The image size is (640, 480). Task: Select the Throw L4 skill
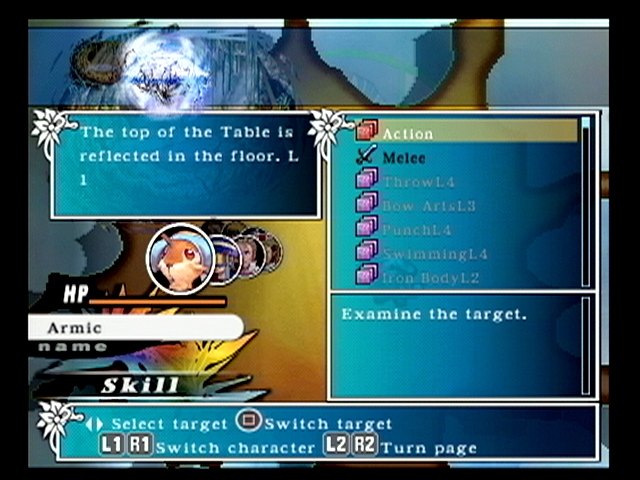(x=420, y=181)
